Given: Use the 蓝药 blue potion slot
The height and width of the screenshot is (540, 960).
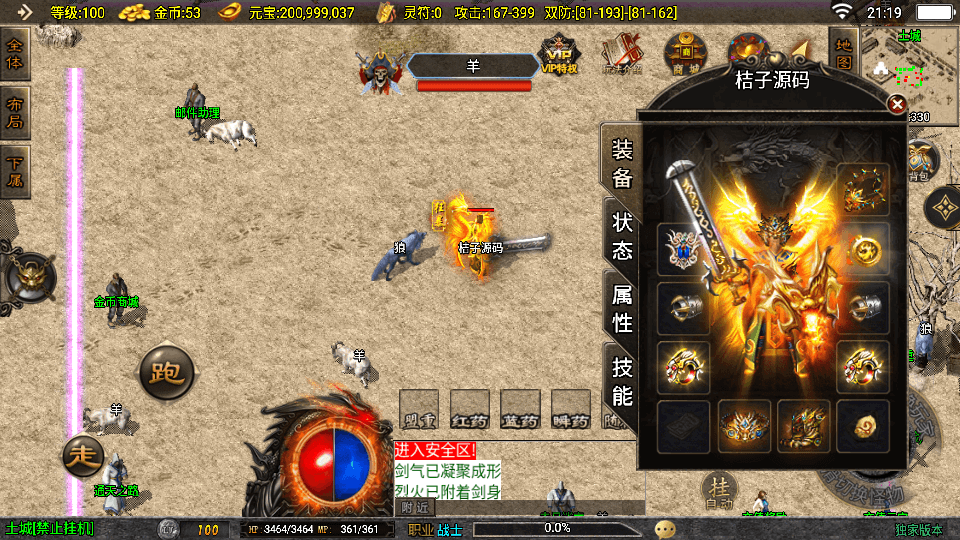Looking at the screenshot, I should [520, 410].
